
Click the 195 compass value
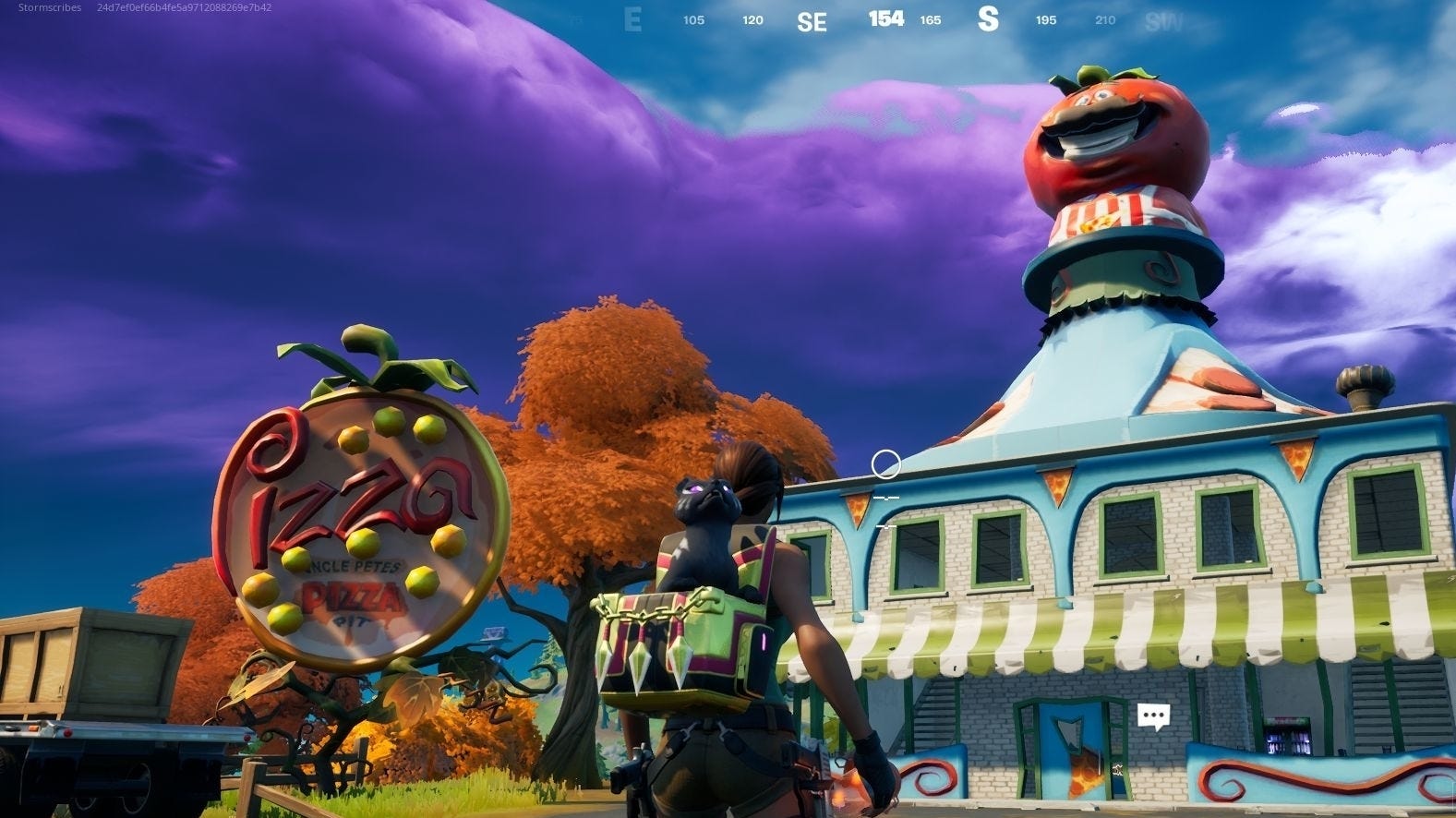1045,19
